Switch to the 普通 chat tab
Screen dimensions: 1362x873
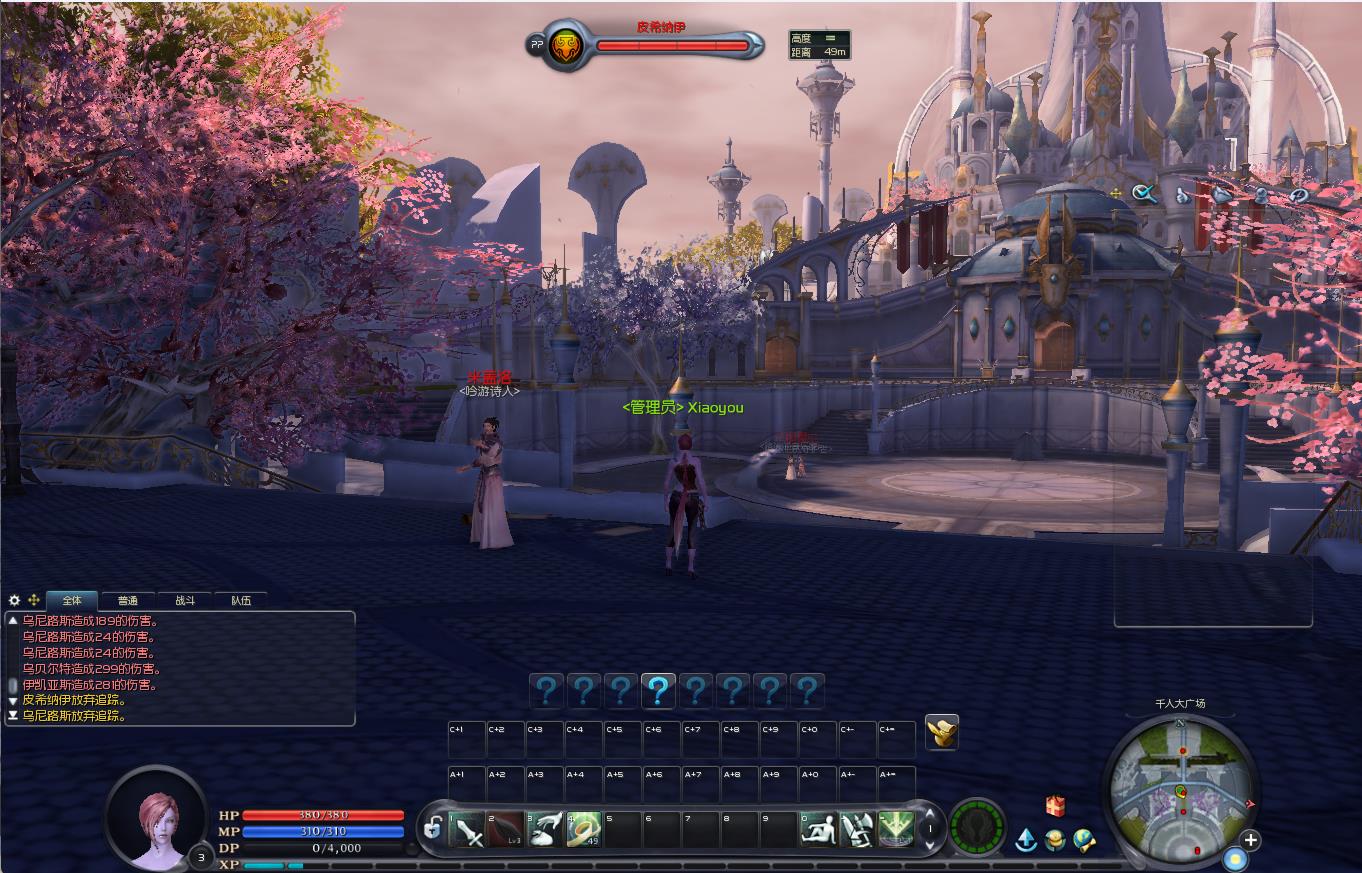127,601
